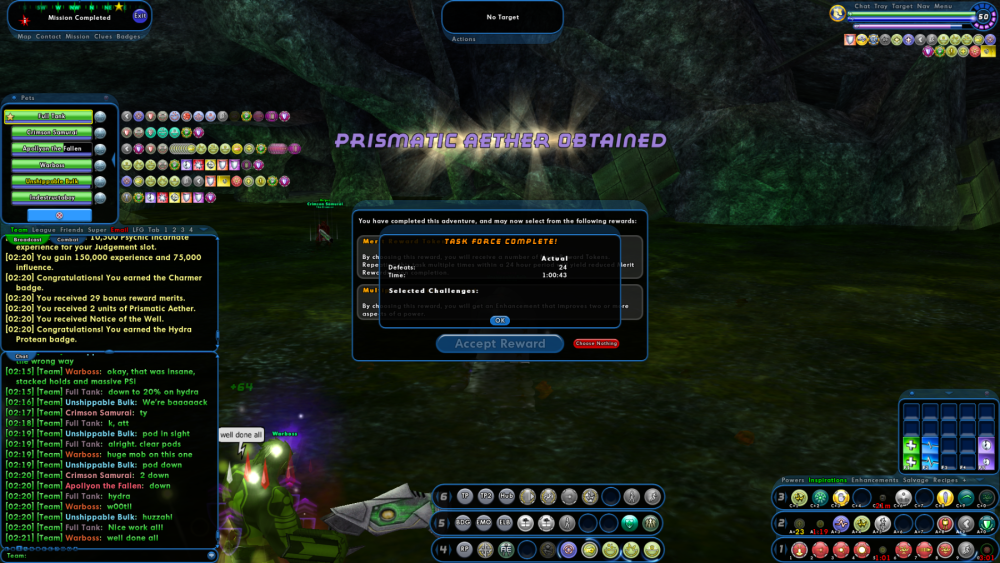
Task: Select teammate Indestructoboy
Action: pos(52,197)
